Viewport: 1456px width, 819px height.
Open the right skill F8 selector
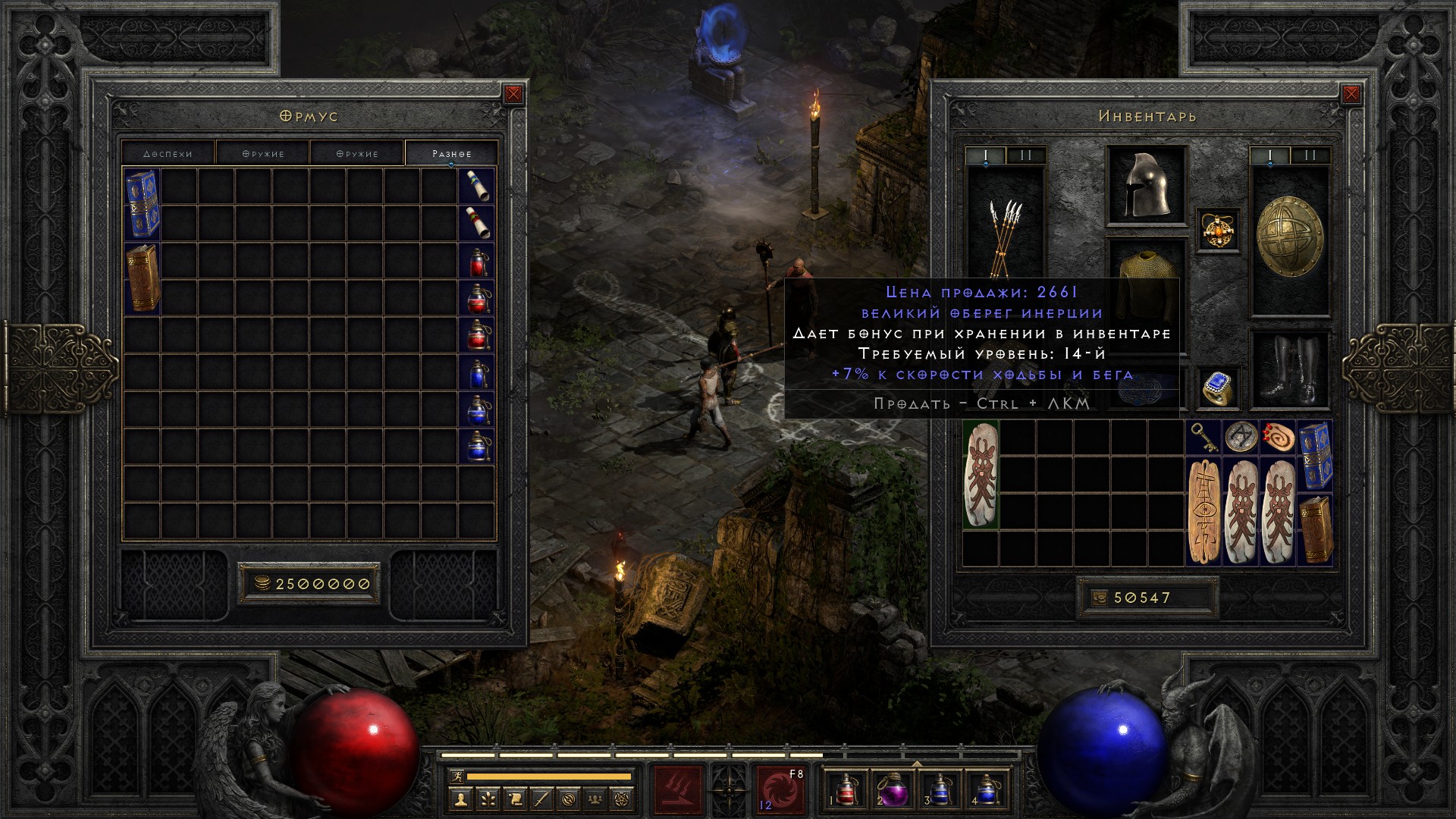pos(780,790)
